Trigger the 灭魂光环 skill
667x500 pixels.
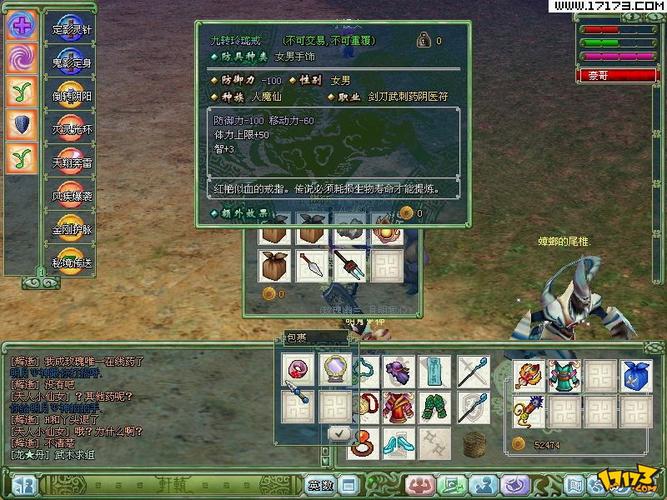tap(71, 128)
